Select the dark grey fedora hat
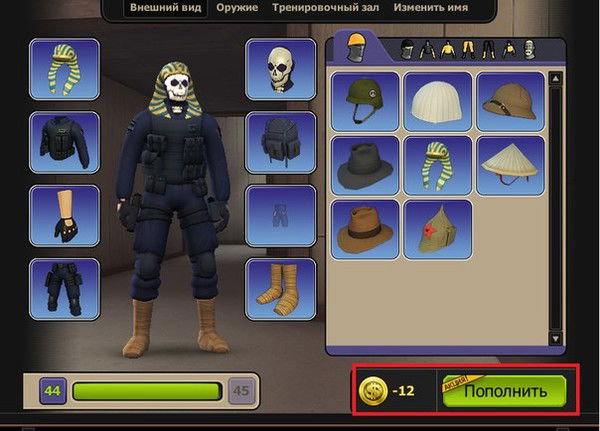The image size is (600, 431). [x=365, y=164]
